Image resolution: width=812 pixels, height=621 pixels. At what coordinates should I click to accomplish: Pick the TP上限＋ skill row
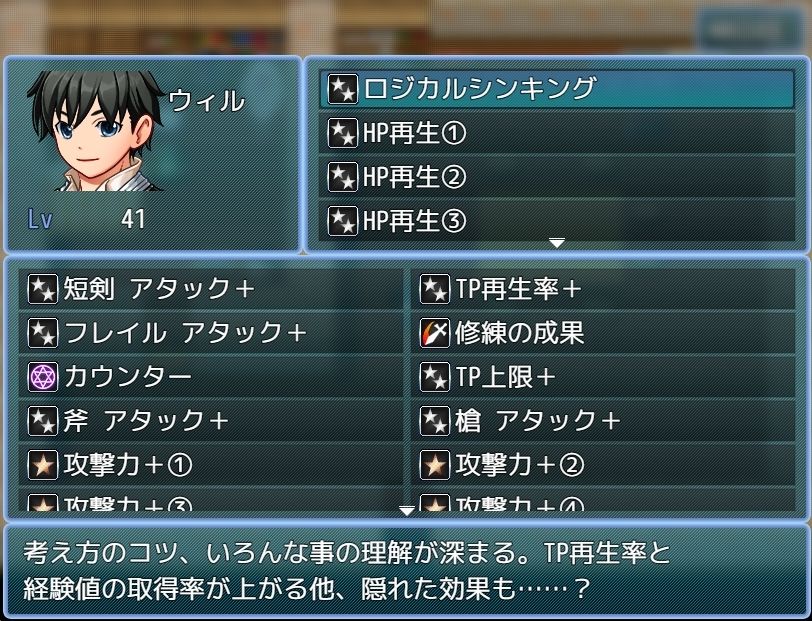603,377
